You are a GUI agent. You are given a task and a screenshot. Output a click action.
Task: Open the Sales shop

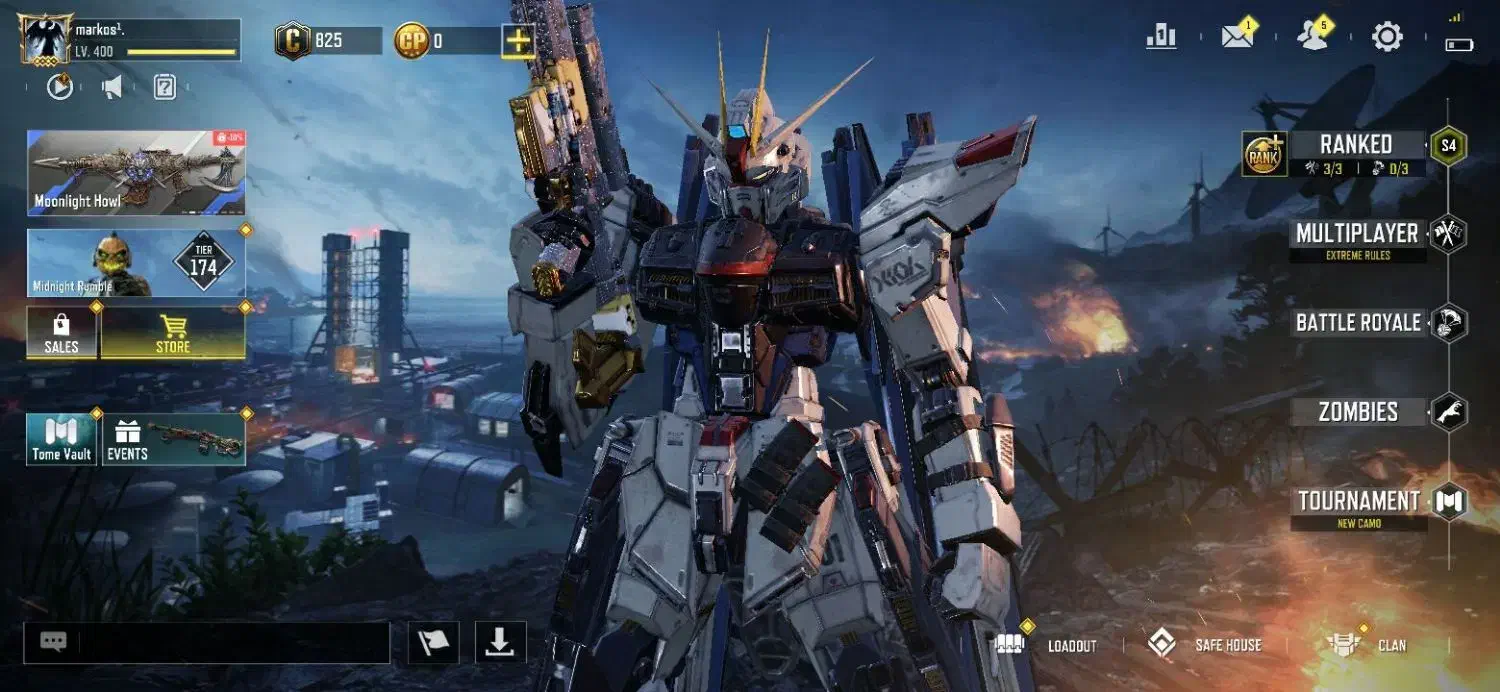click(62, 333)
